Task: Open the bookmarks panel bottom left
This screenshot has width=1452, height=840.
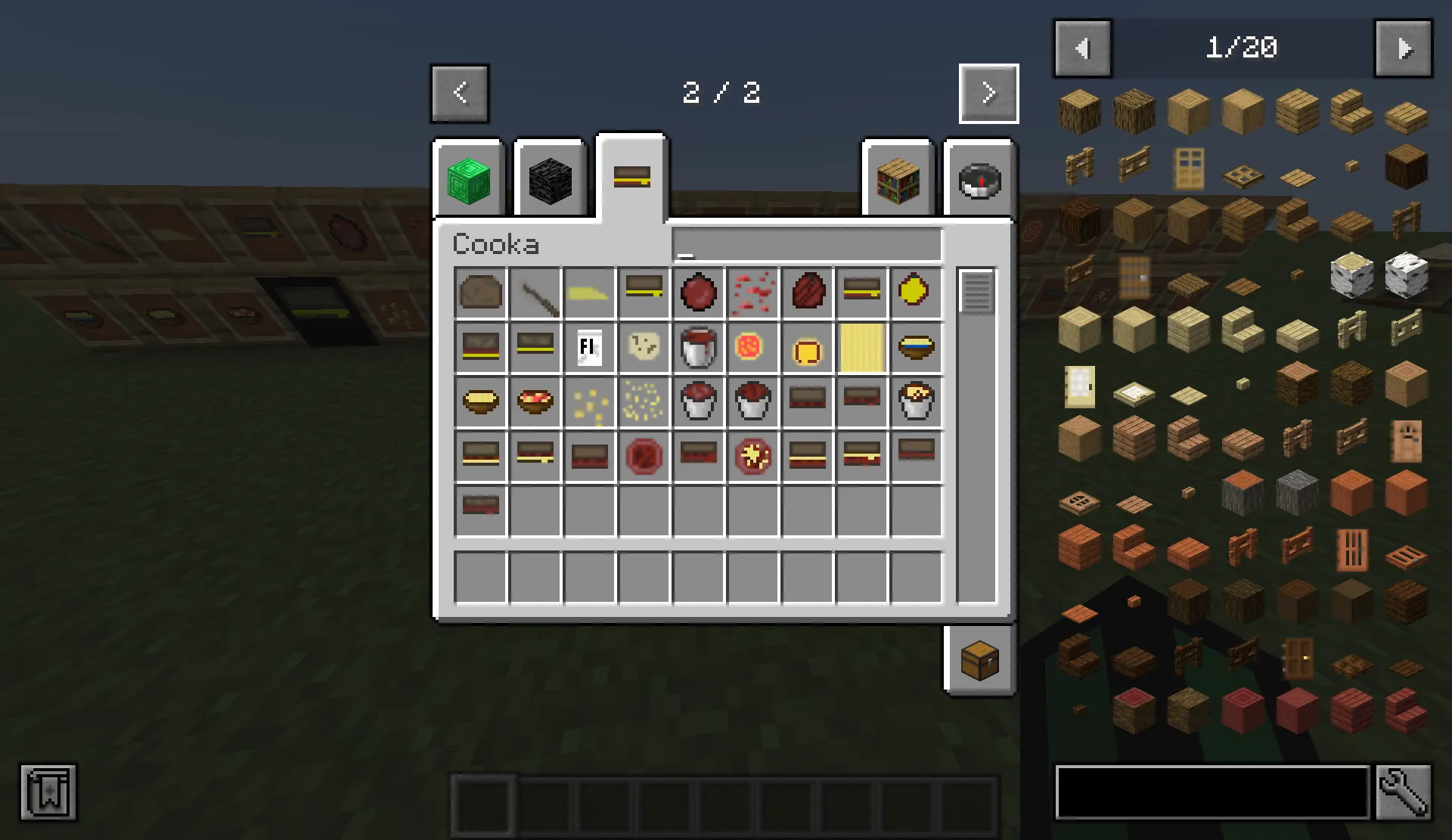Action: pos(49,793)
